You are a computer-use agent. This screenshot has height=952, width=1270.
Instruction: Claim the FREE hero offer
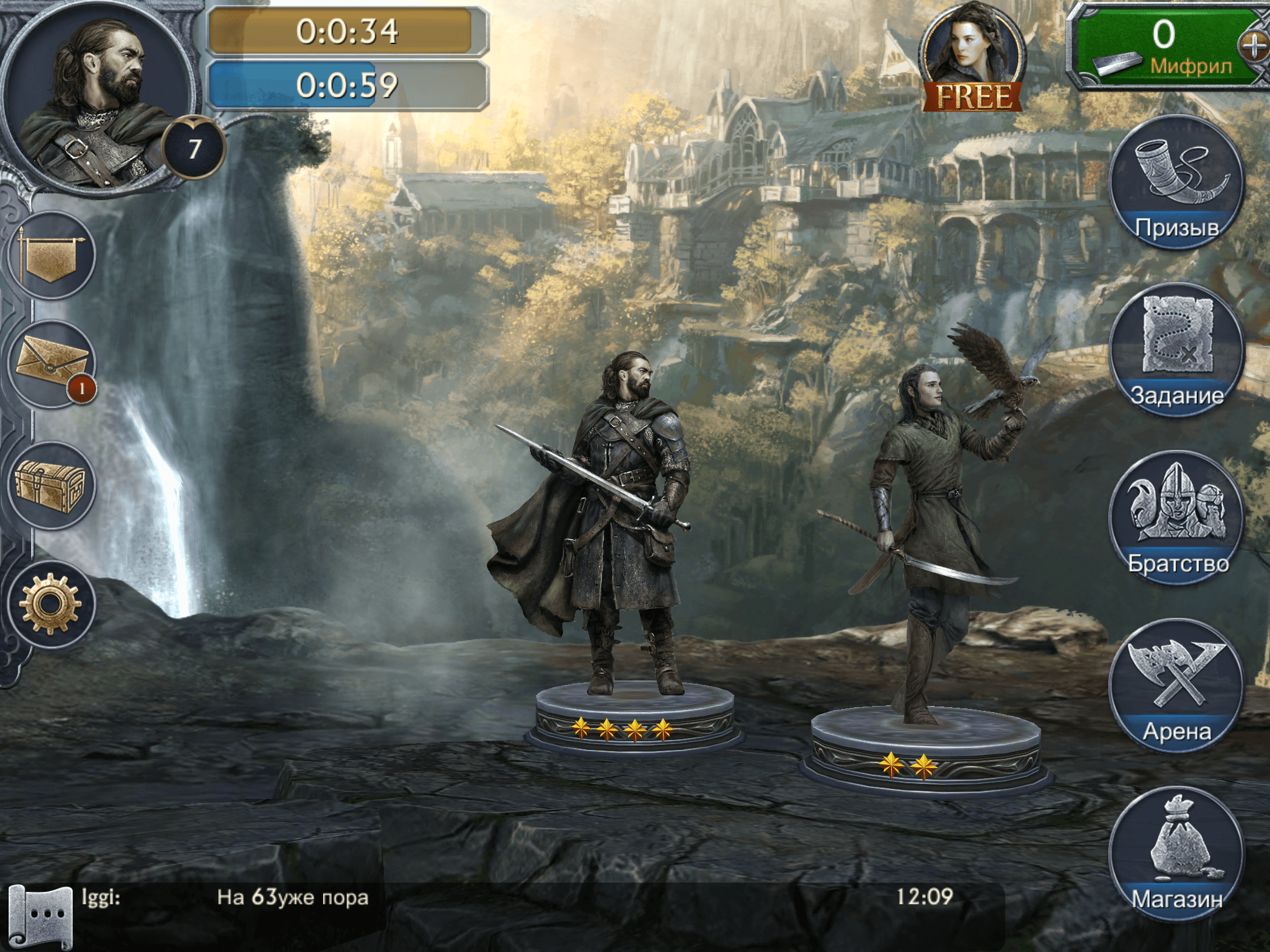click(x=972, y=59)
